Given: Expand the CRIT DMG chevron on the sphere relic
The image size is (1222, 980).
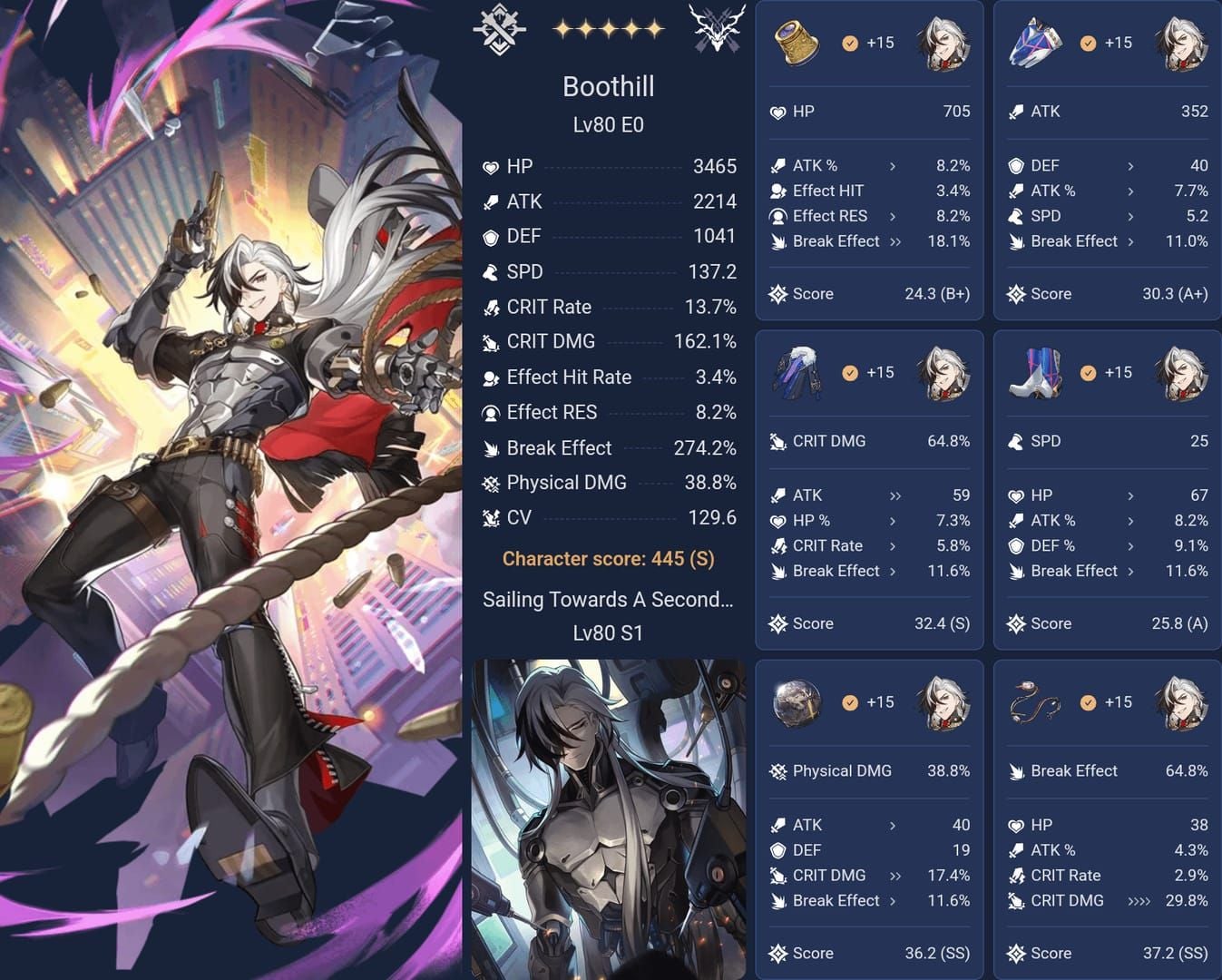Looking at the screenshot, I should click(x=896, y=876).
